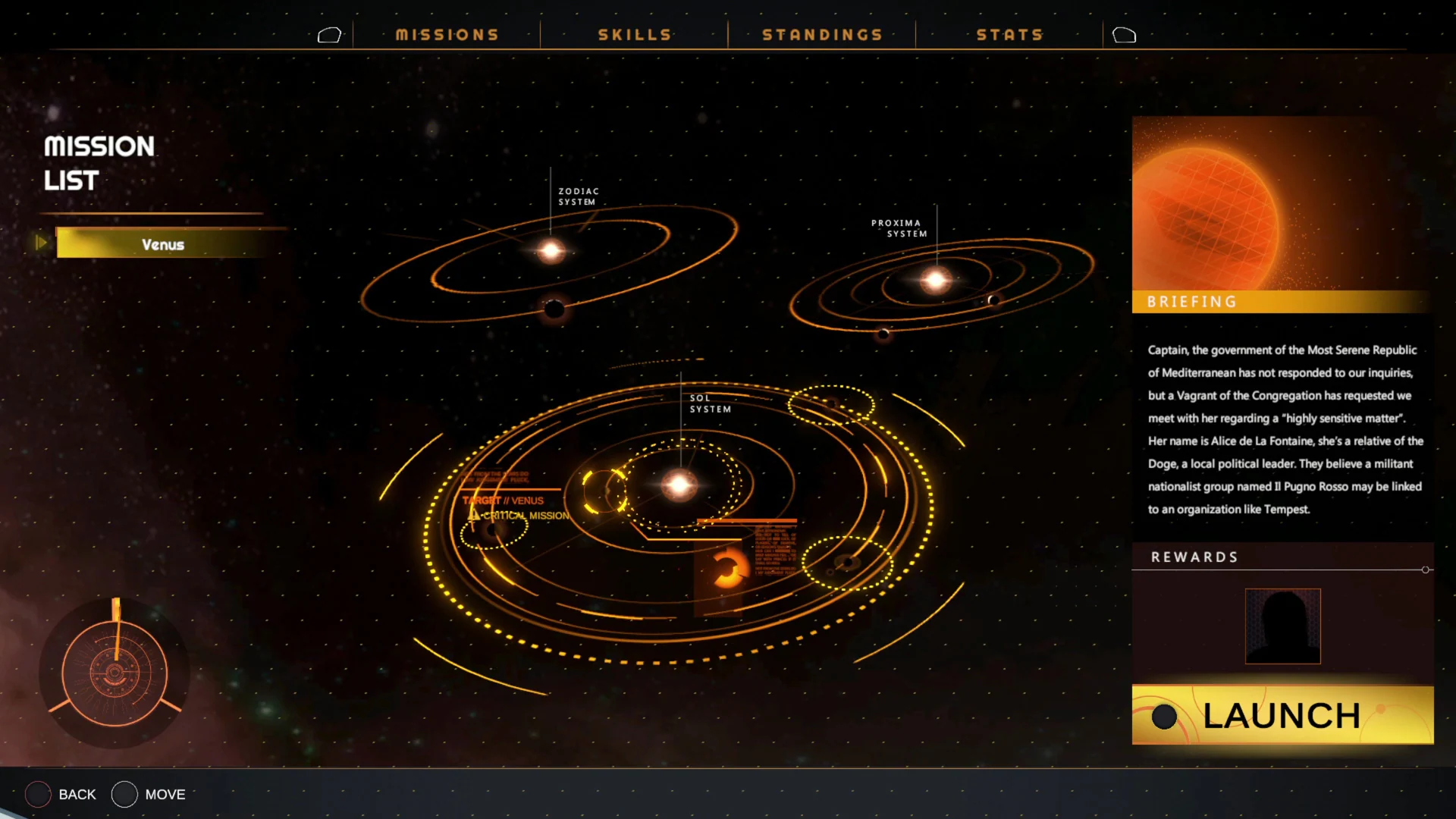Select the Zodiac System star
1456x819 pixels.
click(x=551, y=250)
